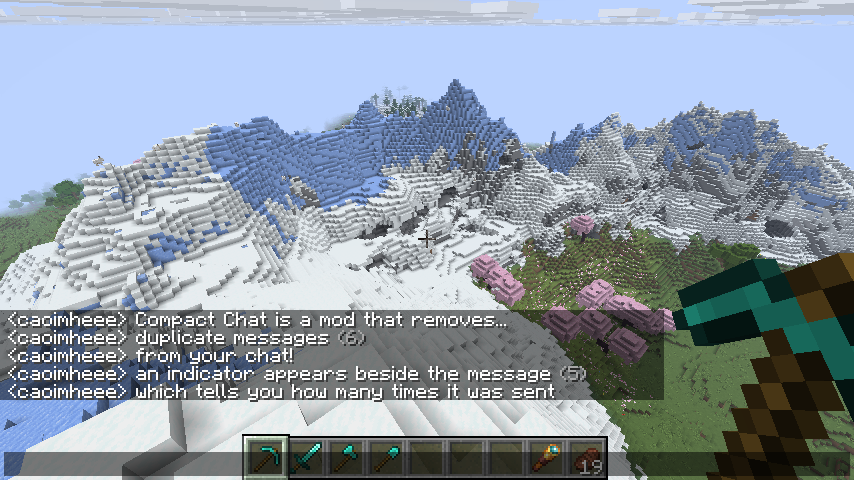Select the diamond sword hotbar slot
854x480 pixels.
(x=307, y=458)
